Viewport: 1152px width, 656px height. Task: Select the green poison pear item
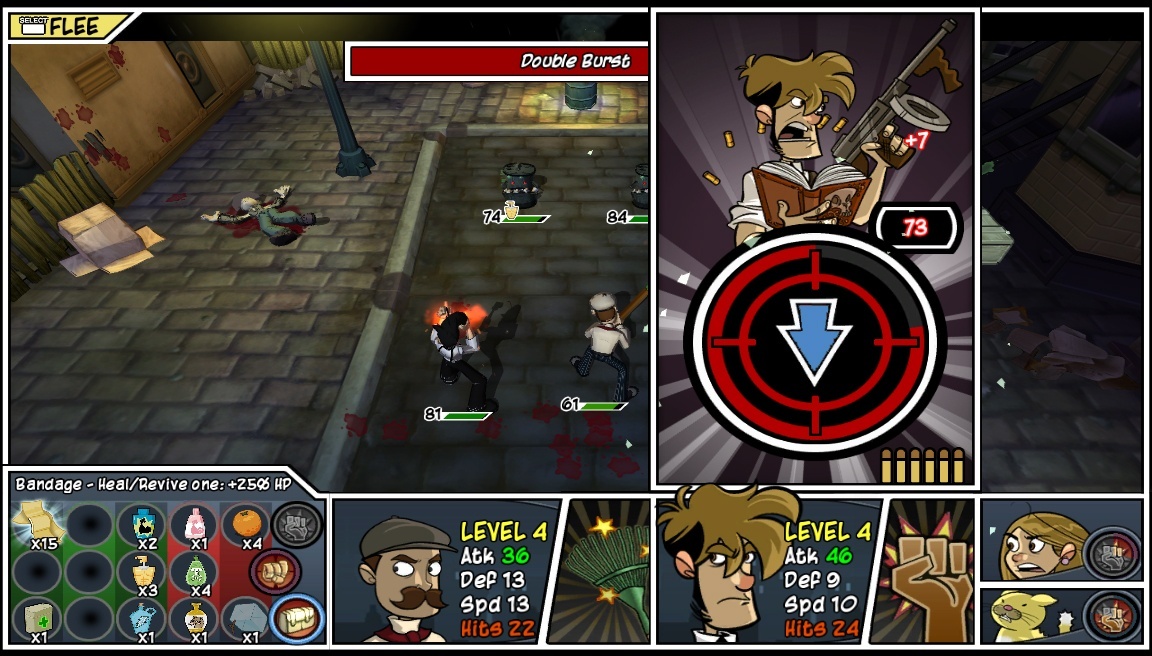pyautogui.click(x=194, y=572)
